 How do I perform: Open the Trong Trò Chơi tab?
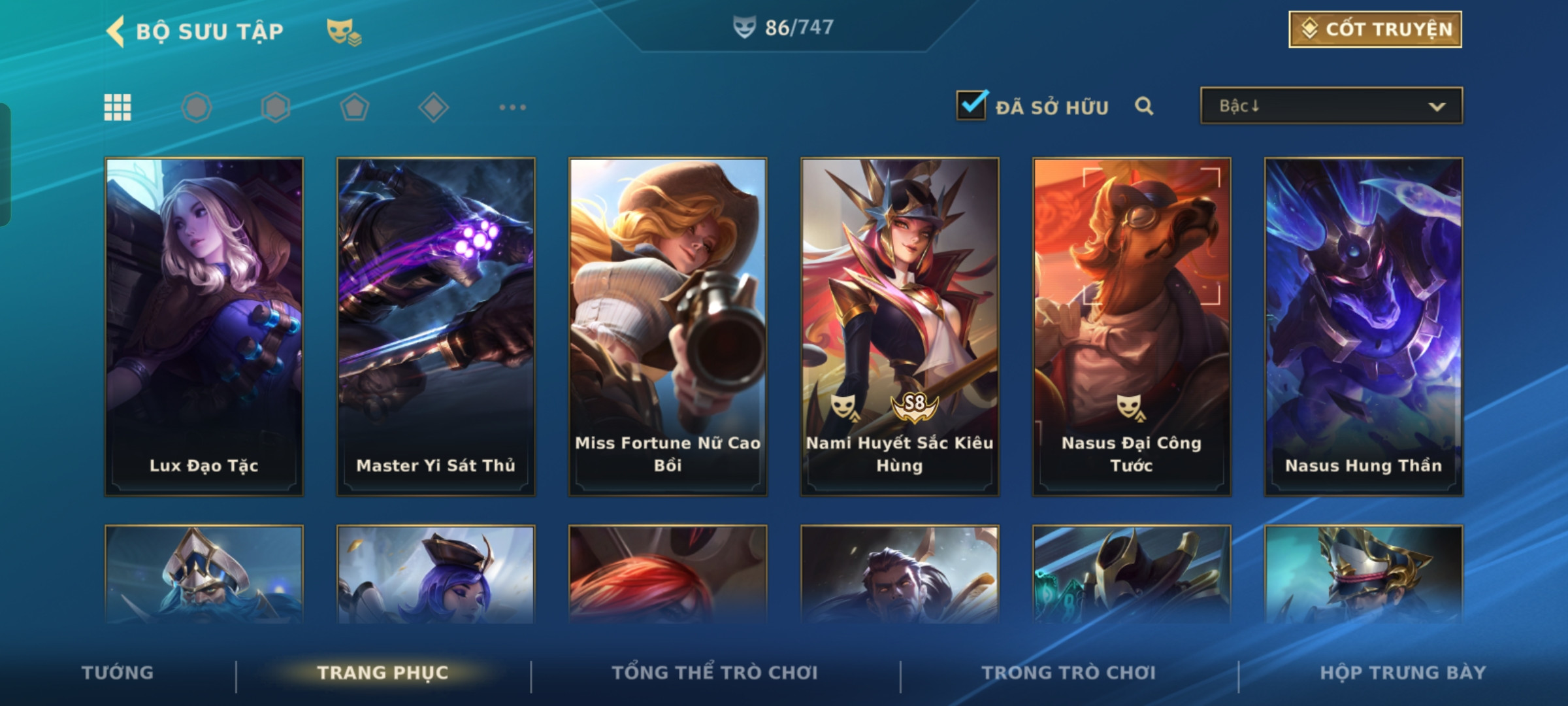(1069, 673)
